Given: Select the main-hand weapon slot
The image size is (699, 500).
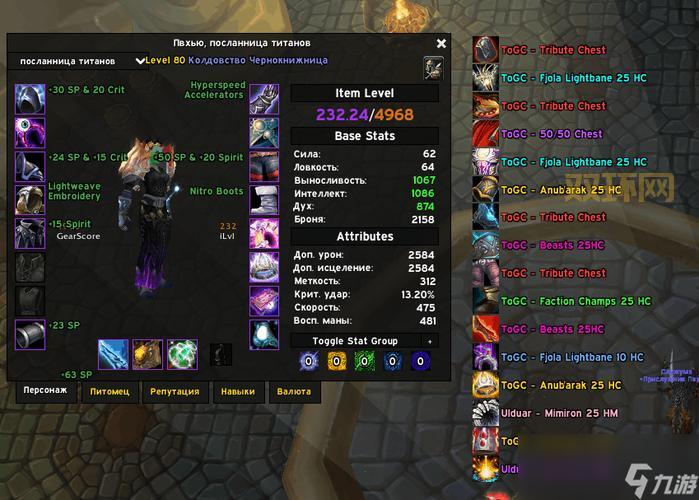Looking at the screenshot, I should click(112, 354).
